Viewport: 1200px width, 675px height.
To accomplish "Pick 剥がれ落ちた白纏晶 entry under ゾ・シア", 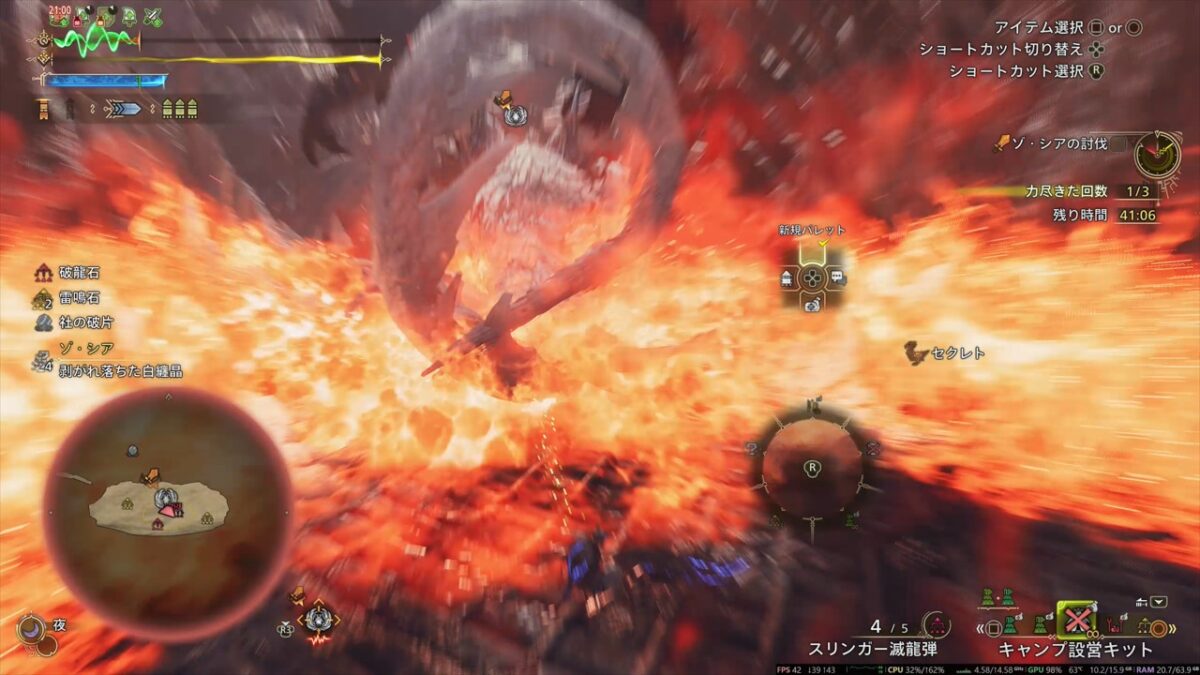I will click(x=120, y=371).
